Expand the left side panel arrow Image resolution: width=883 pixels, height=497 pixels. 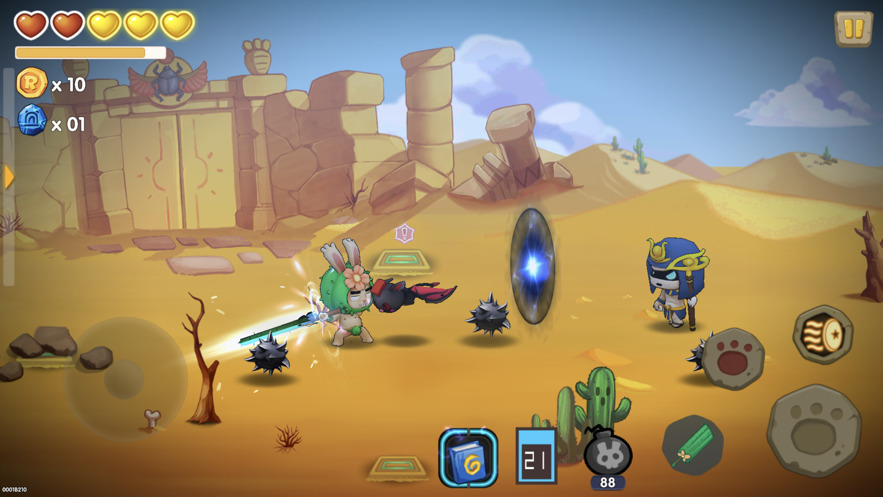coord(9,177)
